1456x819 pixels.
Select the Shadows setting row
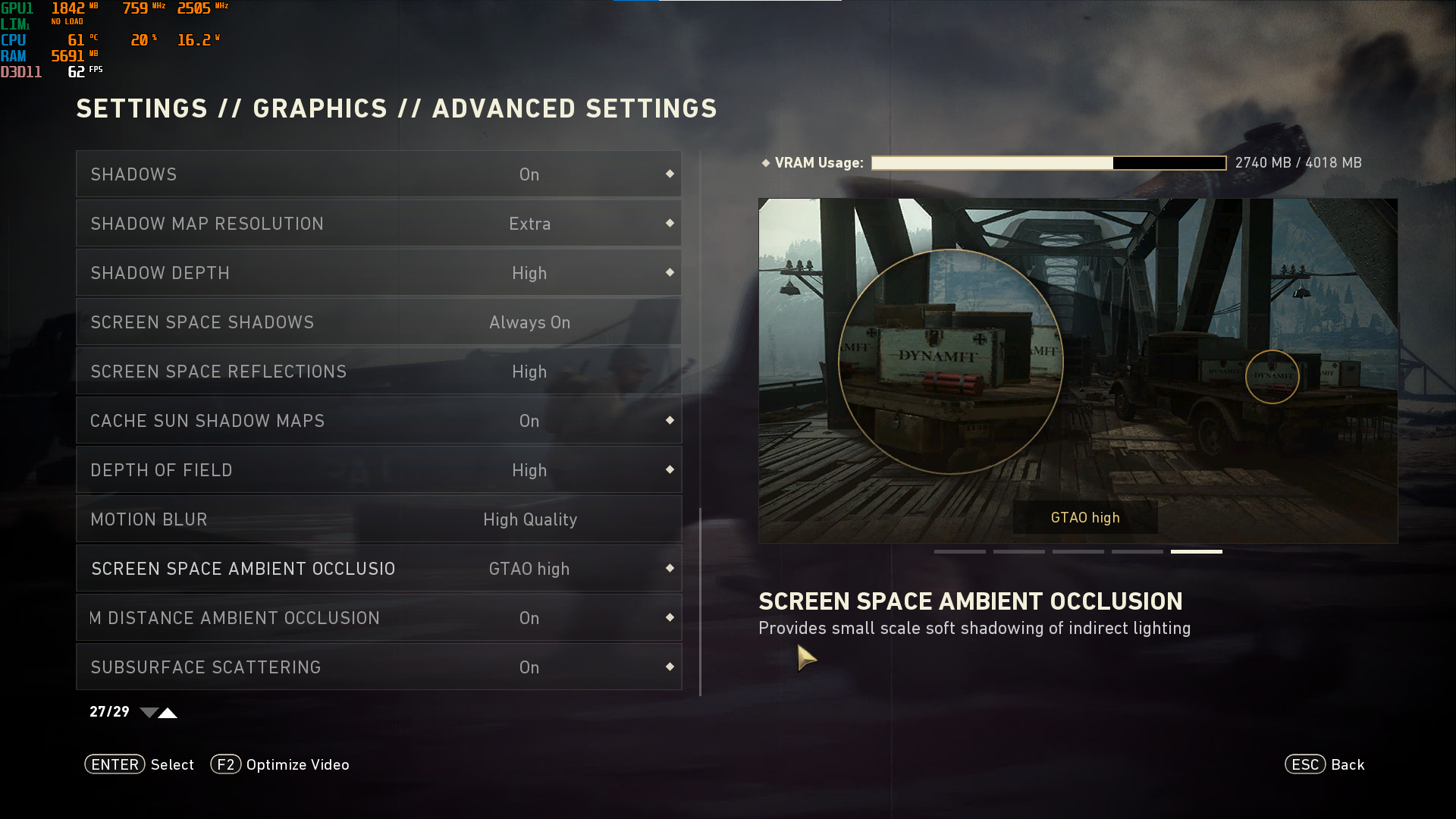pyautogui.click(x=378, y=174)
